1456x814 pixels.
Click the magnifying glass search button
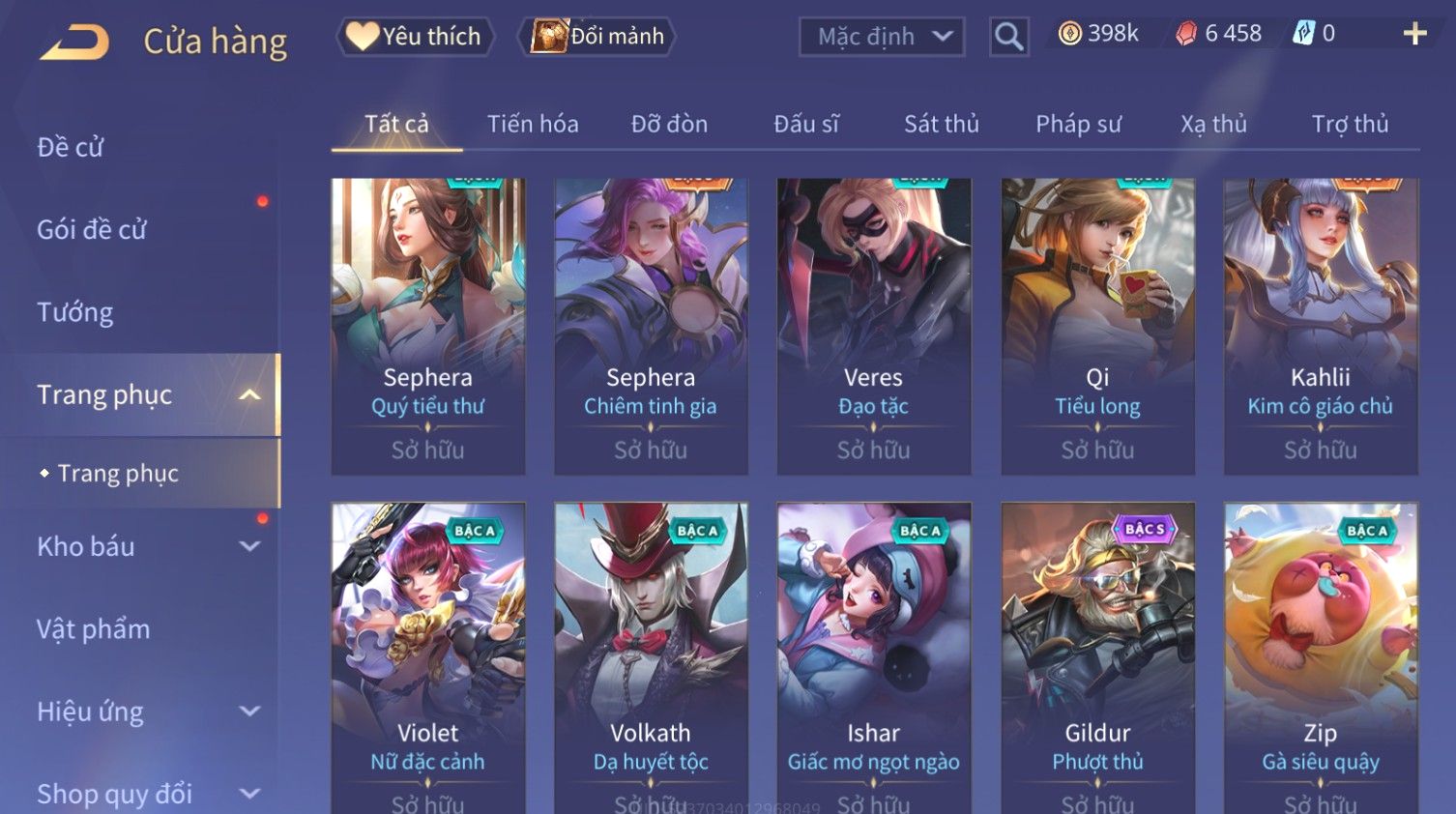(1008, 37)
